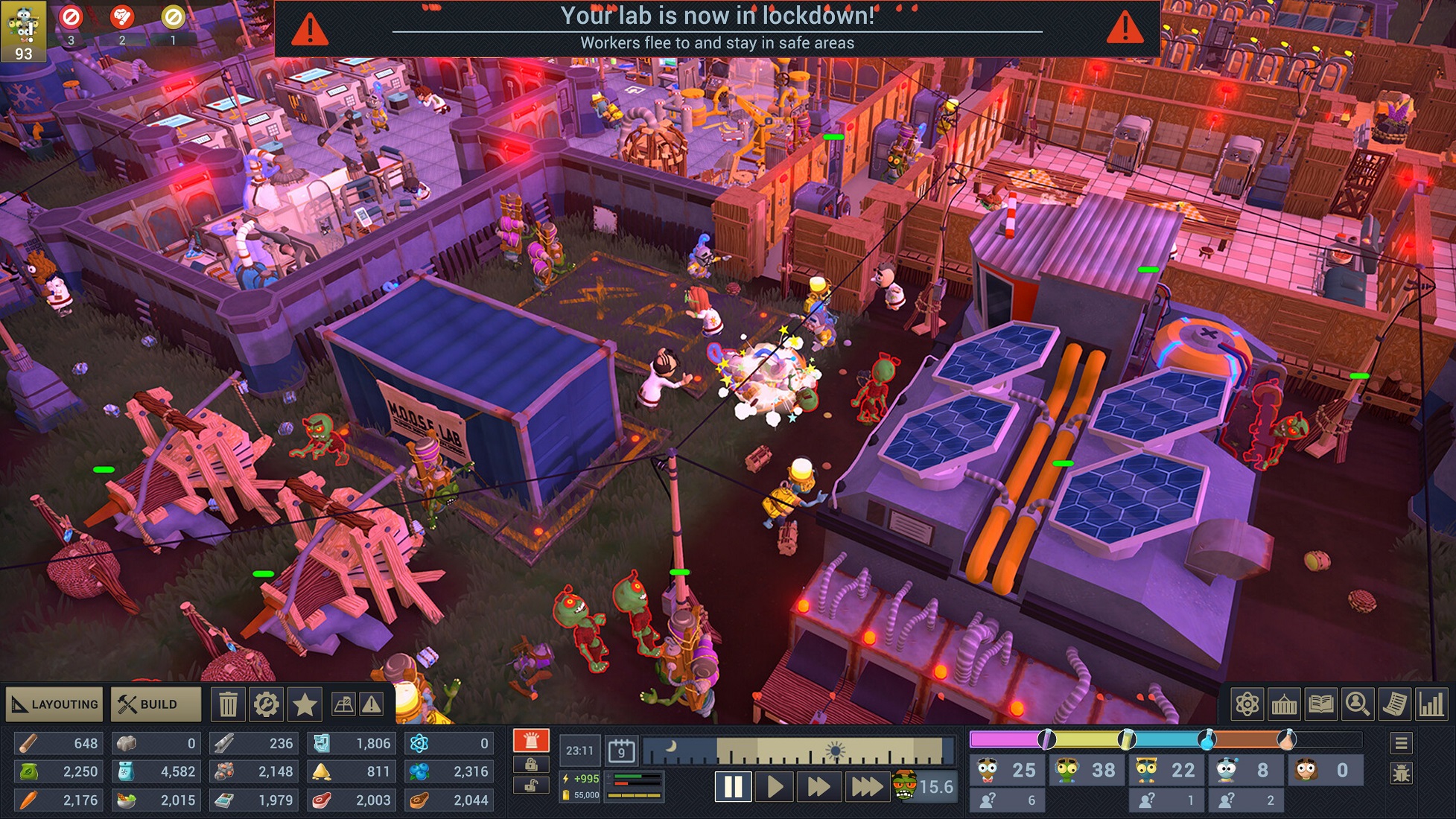Set game speed to double fast-forward

click(818, 786)
